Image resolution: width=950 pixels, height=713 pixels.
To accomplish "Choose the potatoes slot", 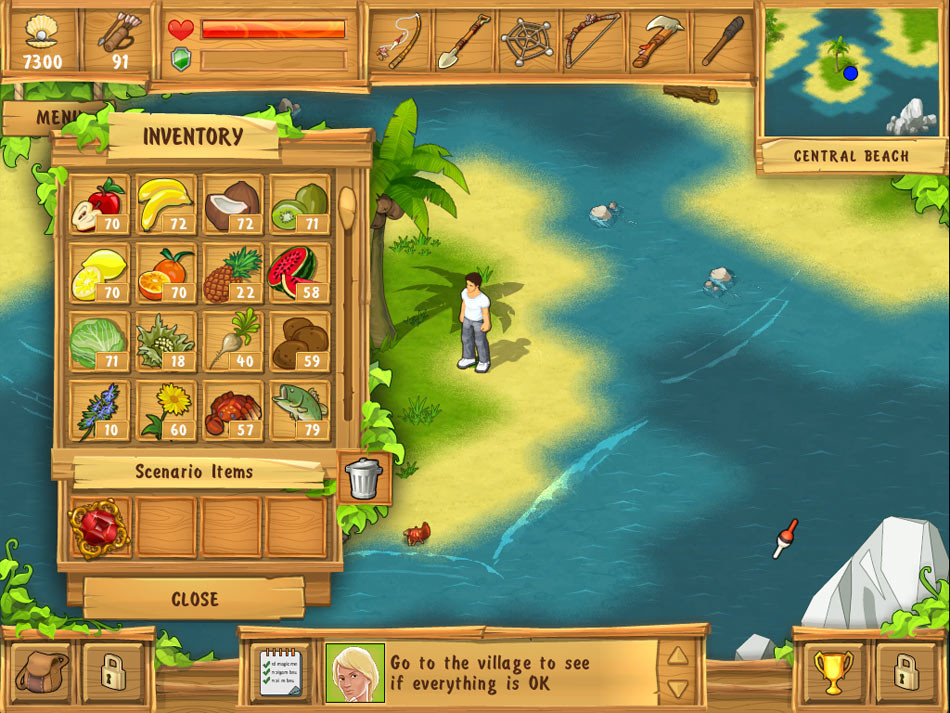I will click(298, 341).
